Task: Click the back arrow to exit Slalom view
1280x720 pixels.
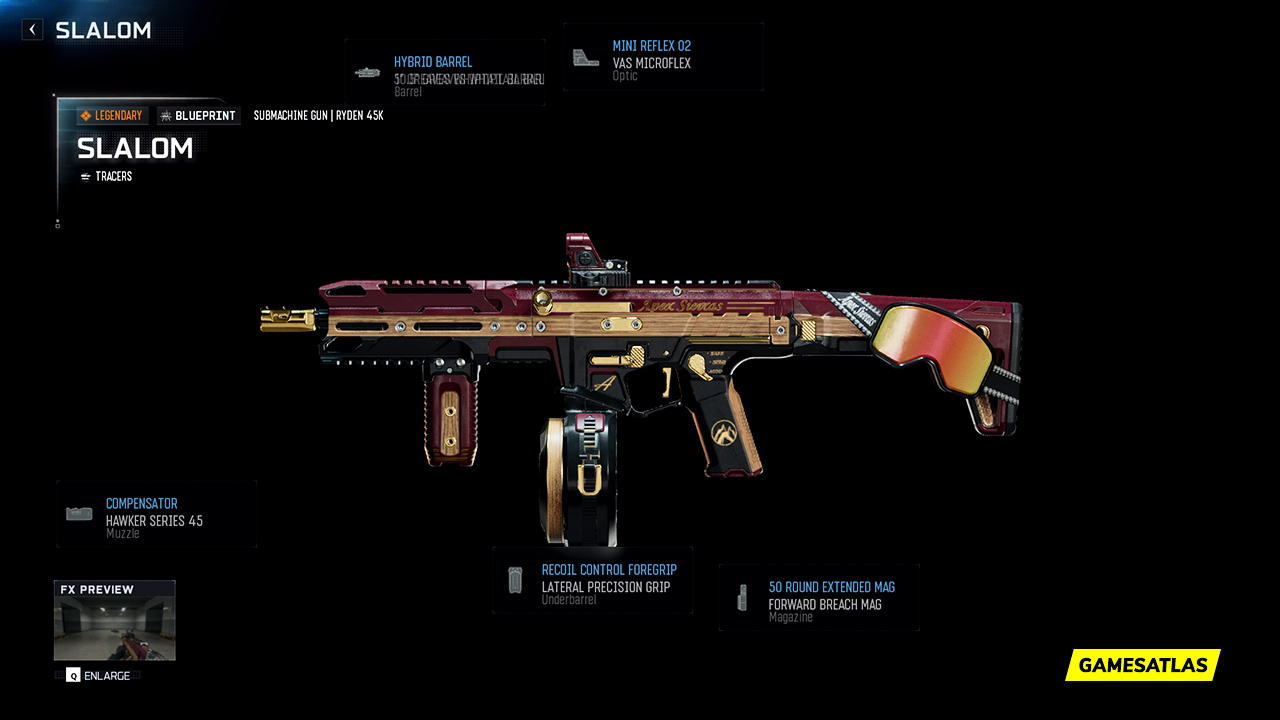Action: point(31,29)
